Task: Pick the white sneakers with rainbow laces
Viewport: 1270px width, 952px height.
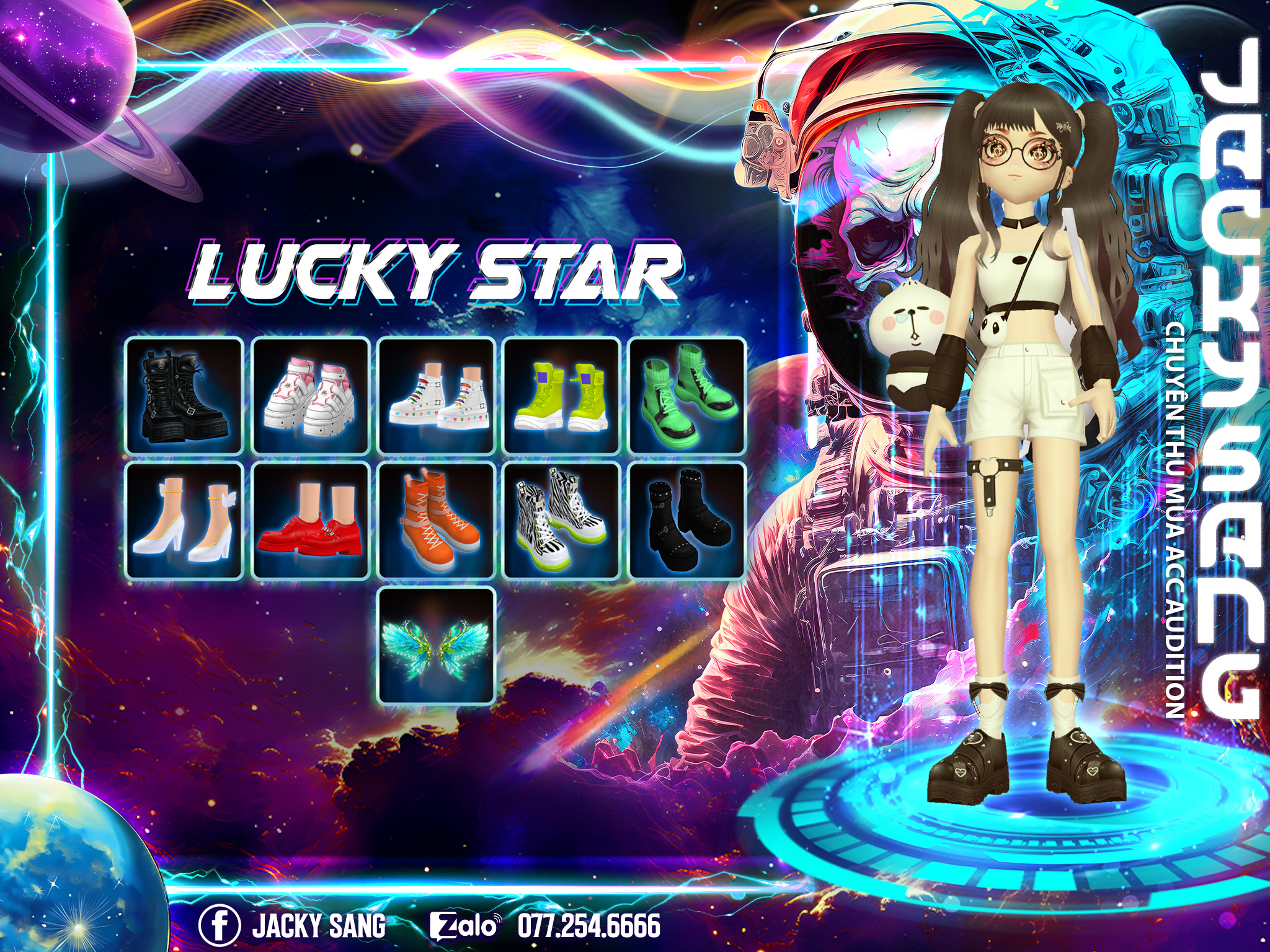Action: click(437, 396)
